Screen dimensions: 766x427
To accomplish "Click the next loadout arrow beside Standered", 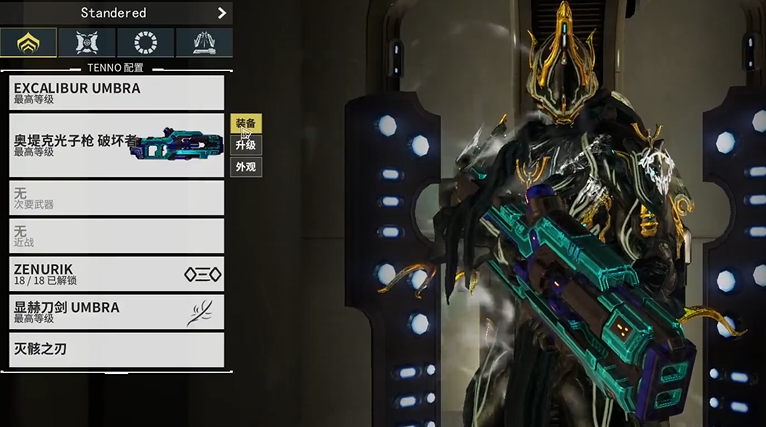I will click(222, 13).
